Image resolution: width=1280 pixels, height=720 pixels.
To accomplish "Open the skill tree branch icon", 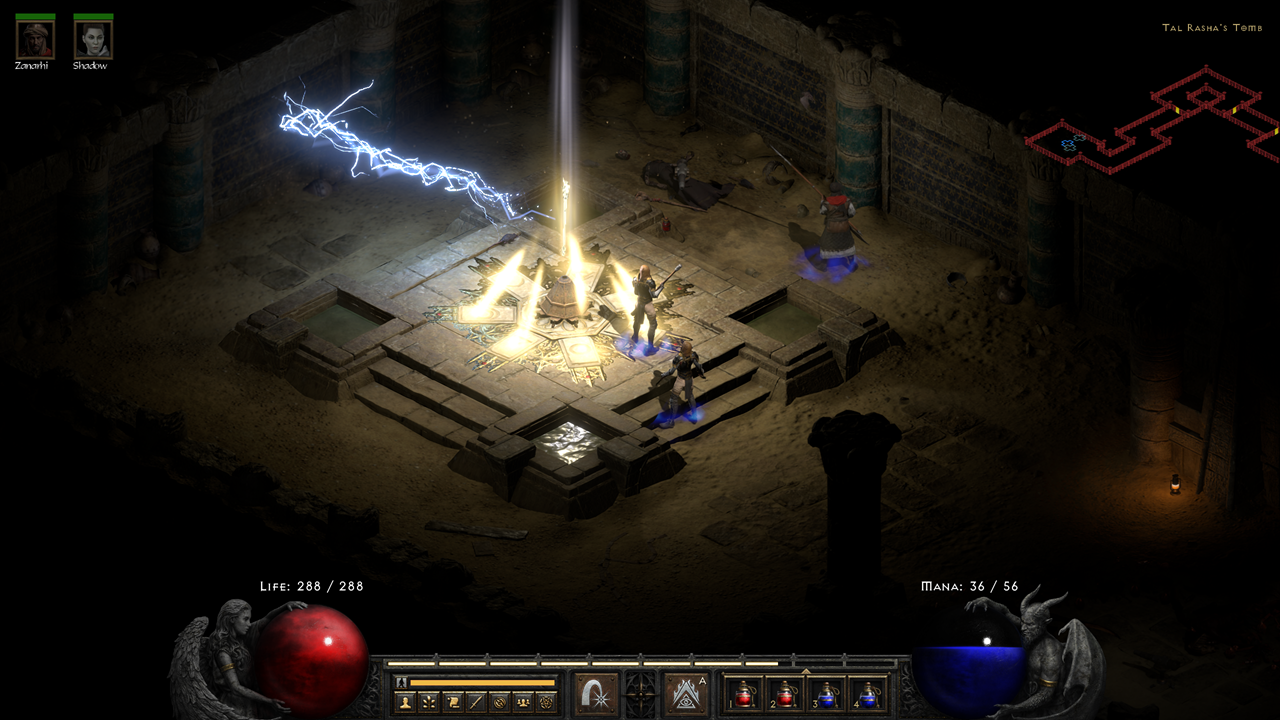I will click(428, 703).
